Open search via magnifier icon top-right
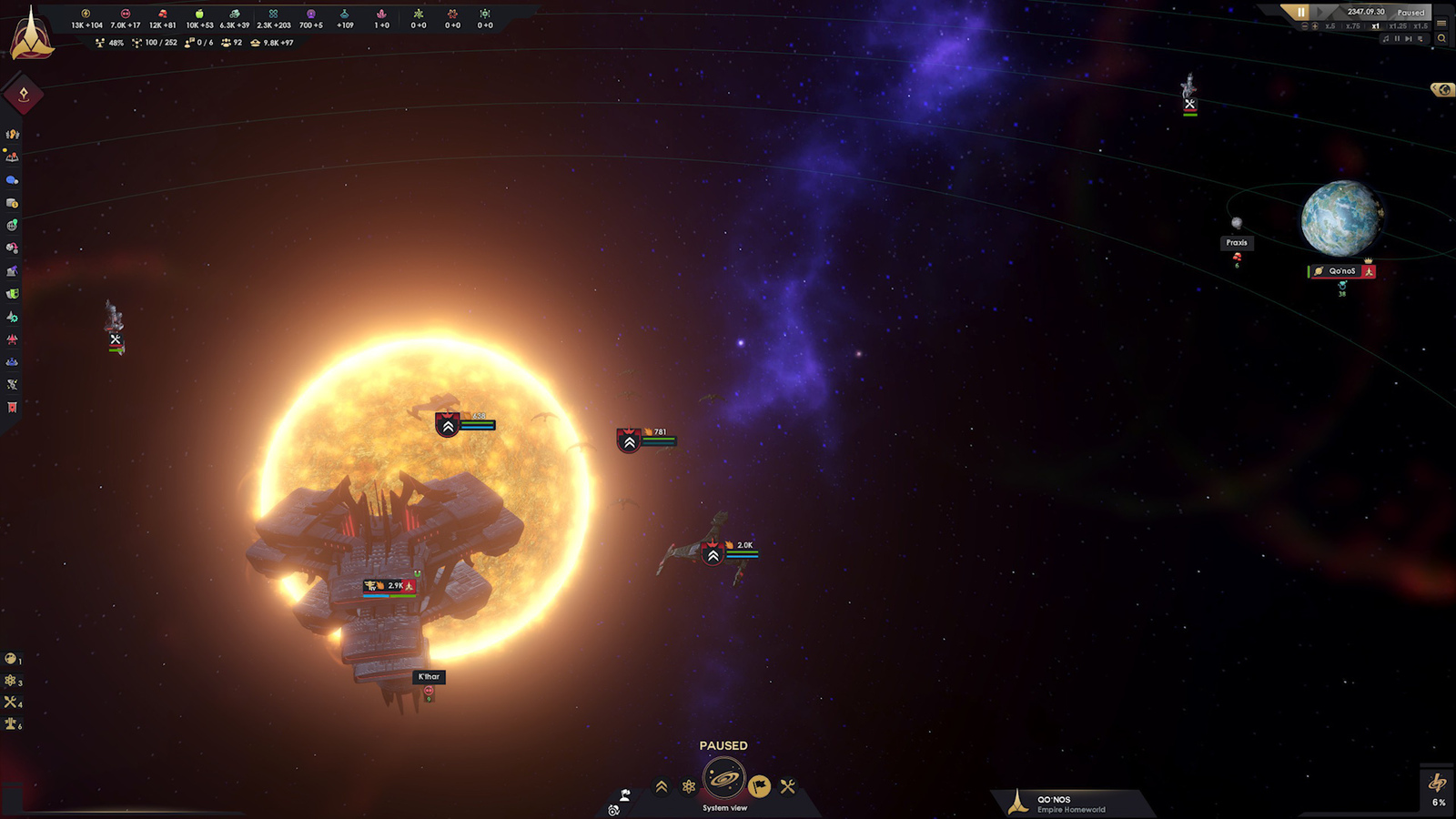 tap(1441, 38)
